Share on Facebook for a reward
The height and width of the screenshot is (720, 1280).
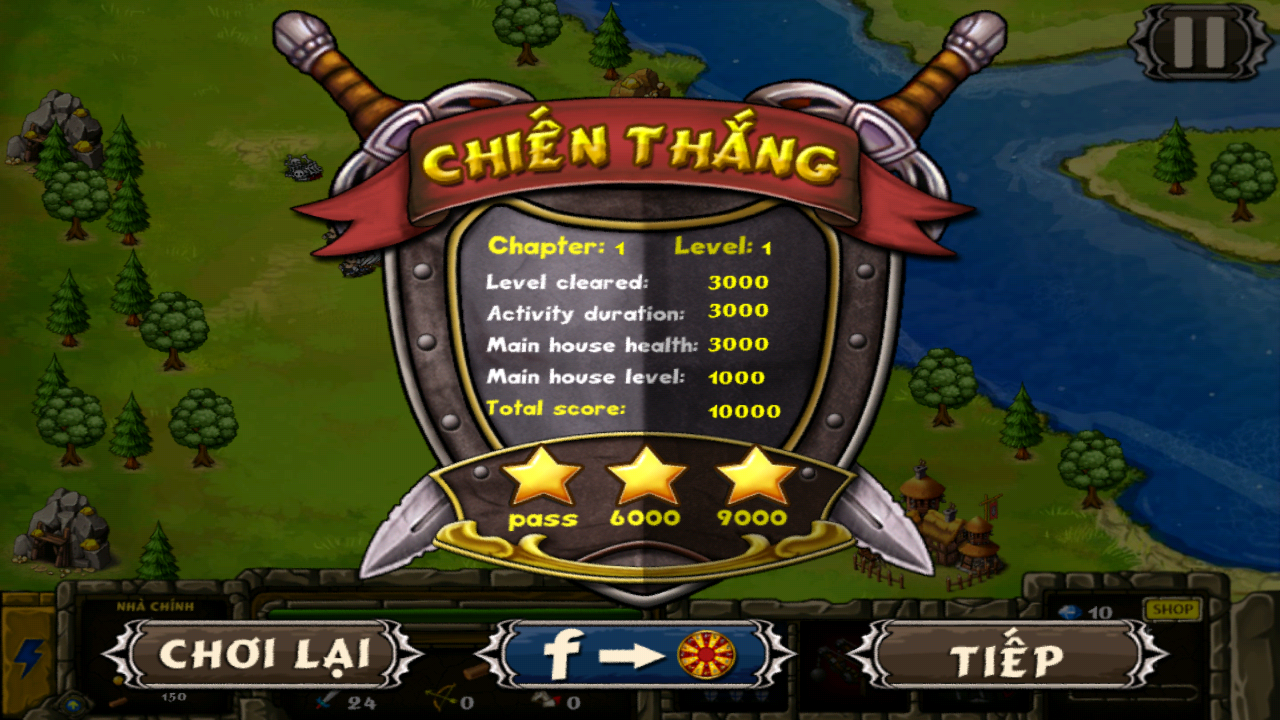(x=636, y=655)
